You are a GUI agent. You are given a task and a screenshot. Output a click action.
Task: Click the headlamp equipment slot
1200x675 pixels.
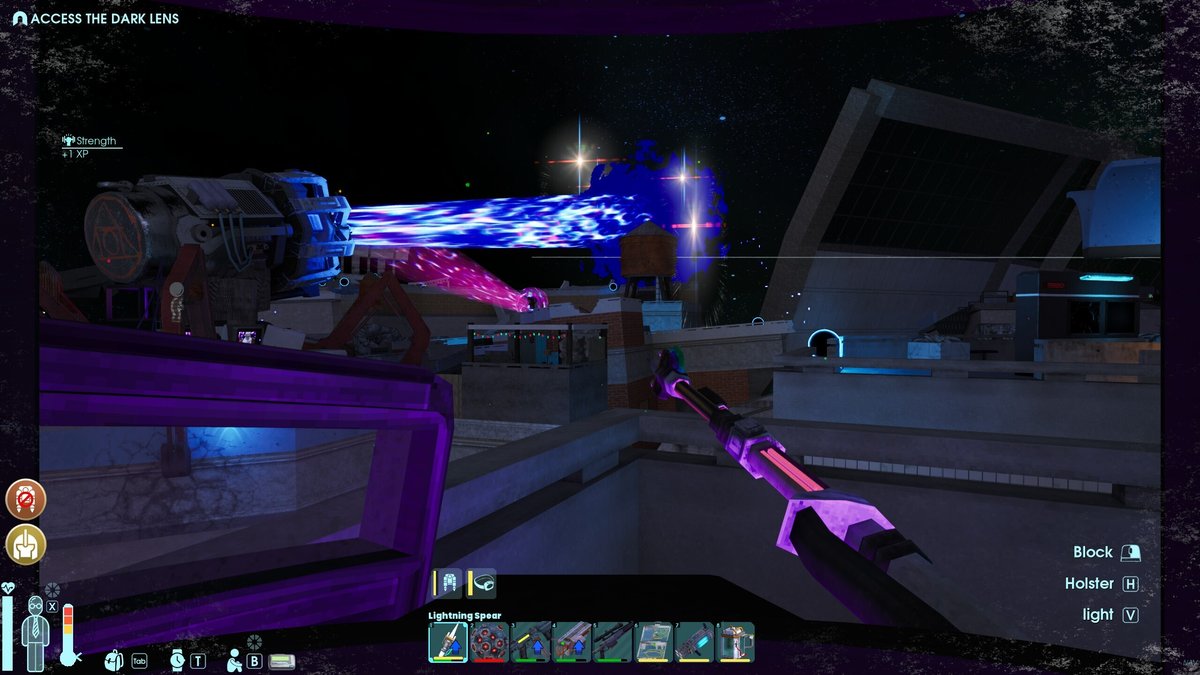pyautogui.click(x=482, y=583)
